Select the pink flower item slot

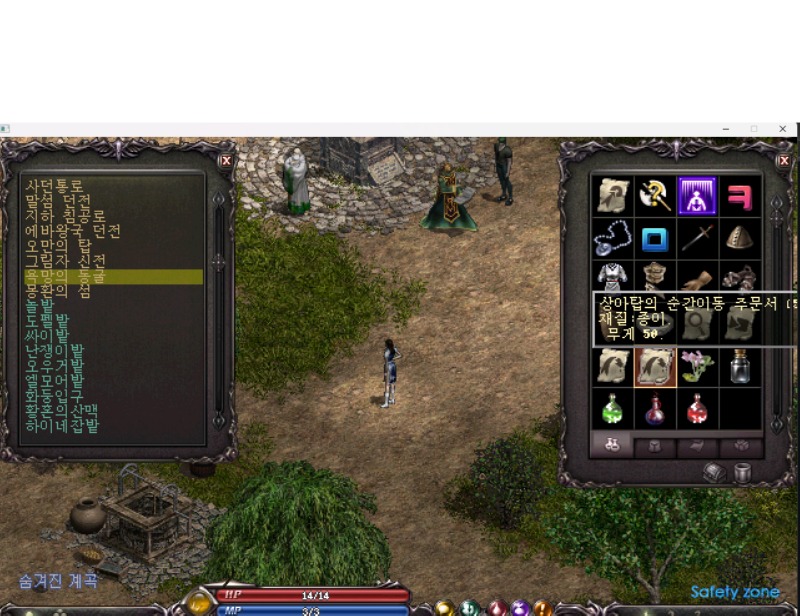click(x=698, y=366)
